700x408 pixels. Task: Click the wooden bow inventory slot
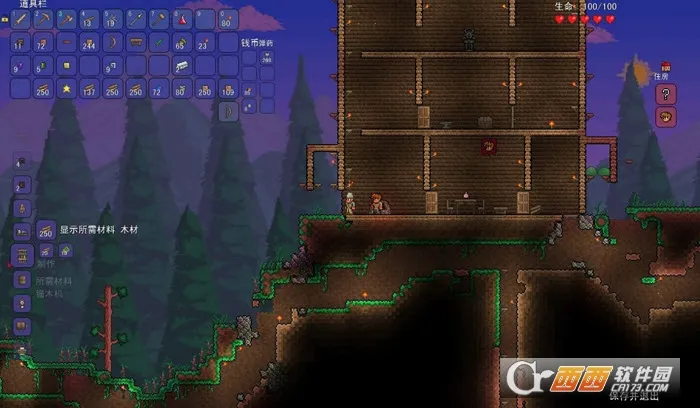113,43
